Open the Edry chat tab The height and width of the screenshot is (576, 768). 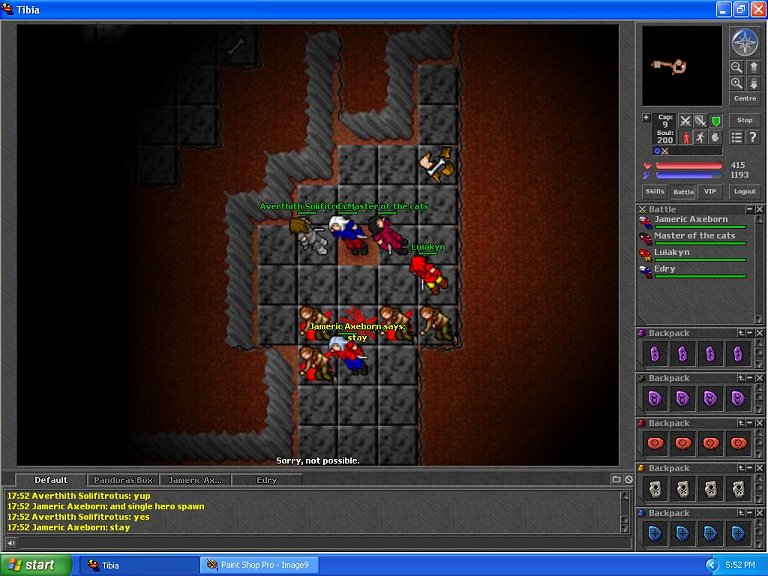[266, 480]
